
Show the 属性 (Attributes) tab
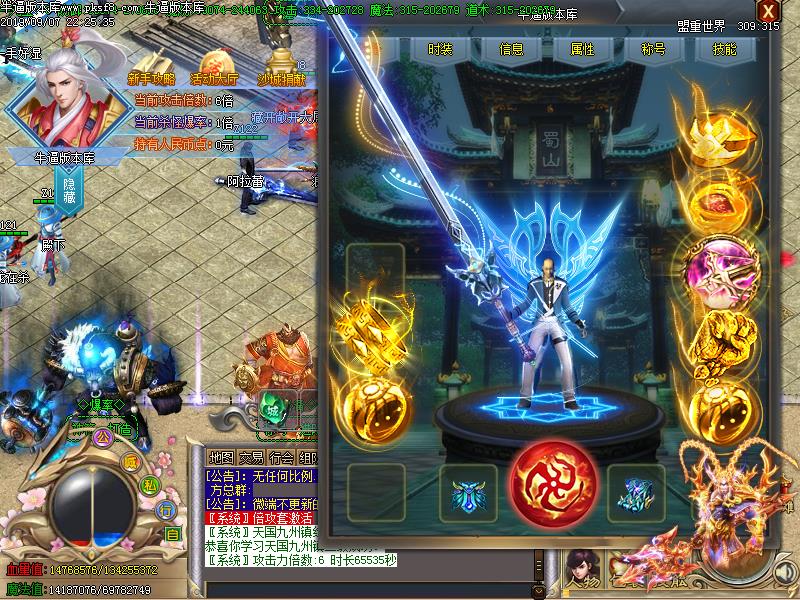tap(582, 49)
